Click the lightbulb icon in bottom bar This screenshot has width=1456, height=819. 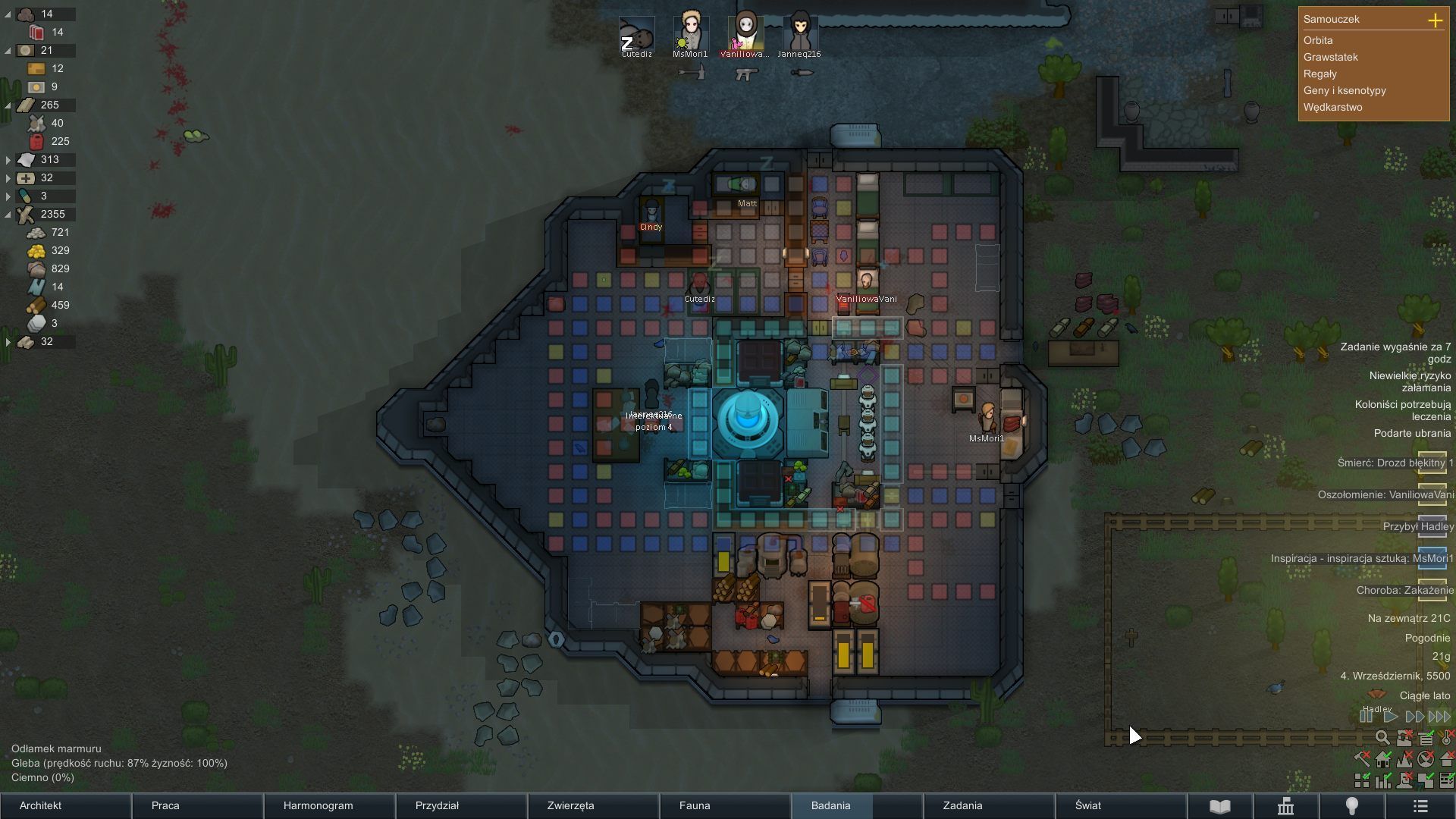pyautogui.click(x=1351, y=806)
